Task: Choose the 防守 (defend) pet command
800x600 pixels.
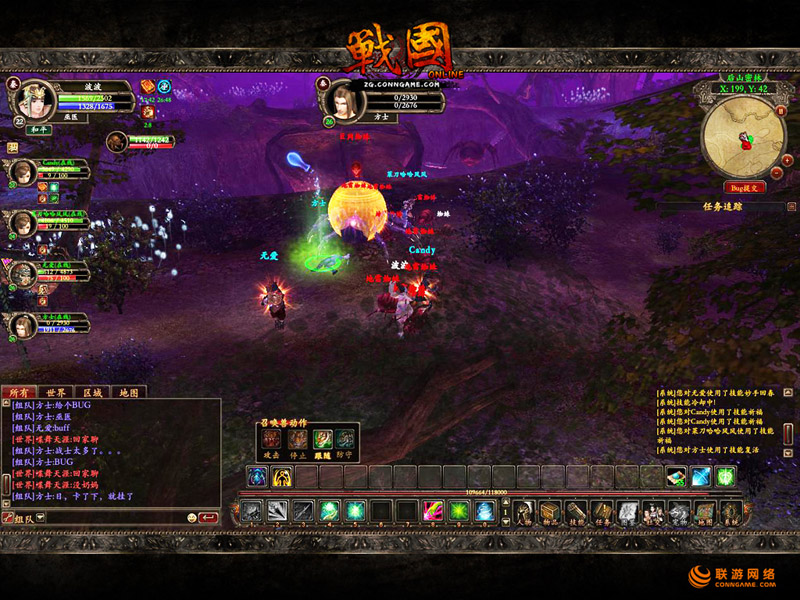Action: point(345,438)
